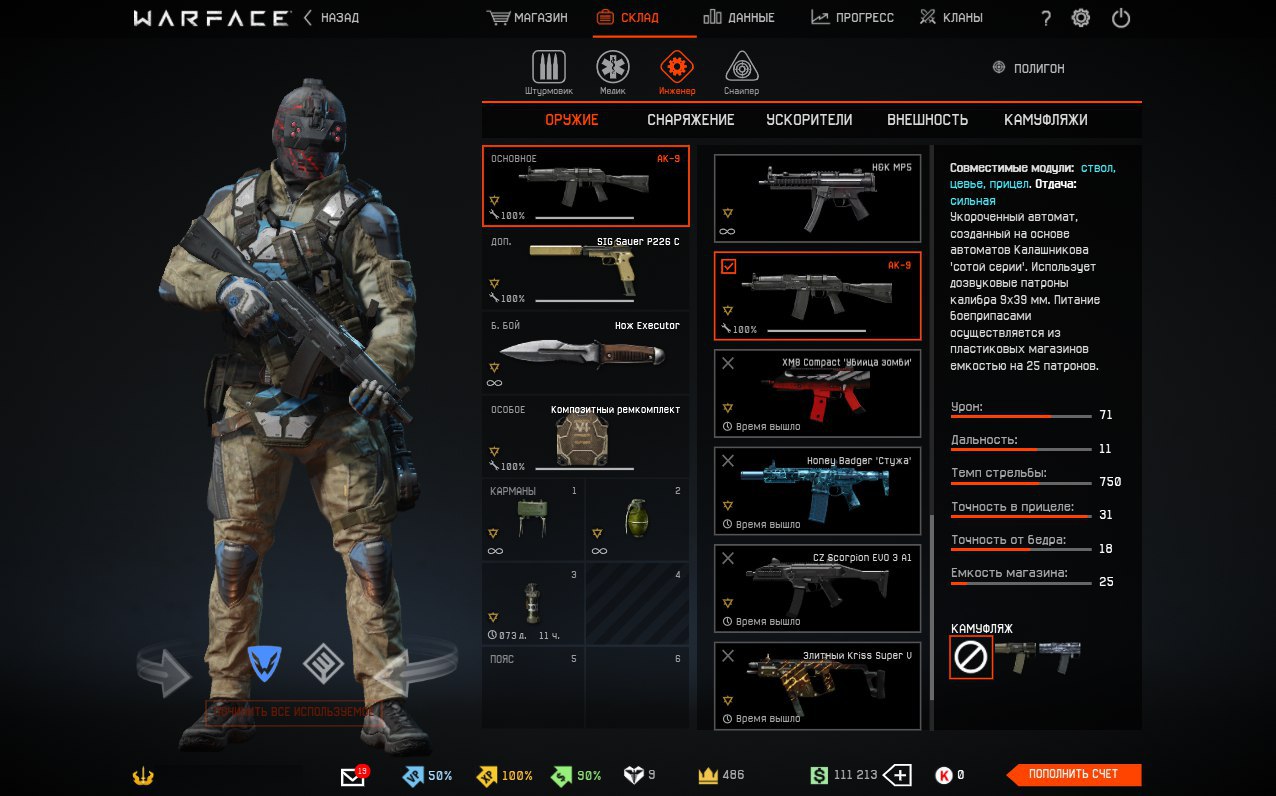Select the SIG Sauer P226 C pistol slot
The image size is (1276, 796).
pos(585,271)
